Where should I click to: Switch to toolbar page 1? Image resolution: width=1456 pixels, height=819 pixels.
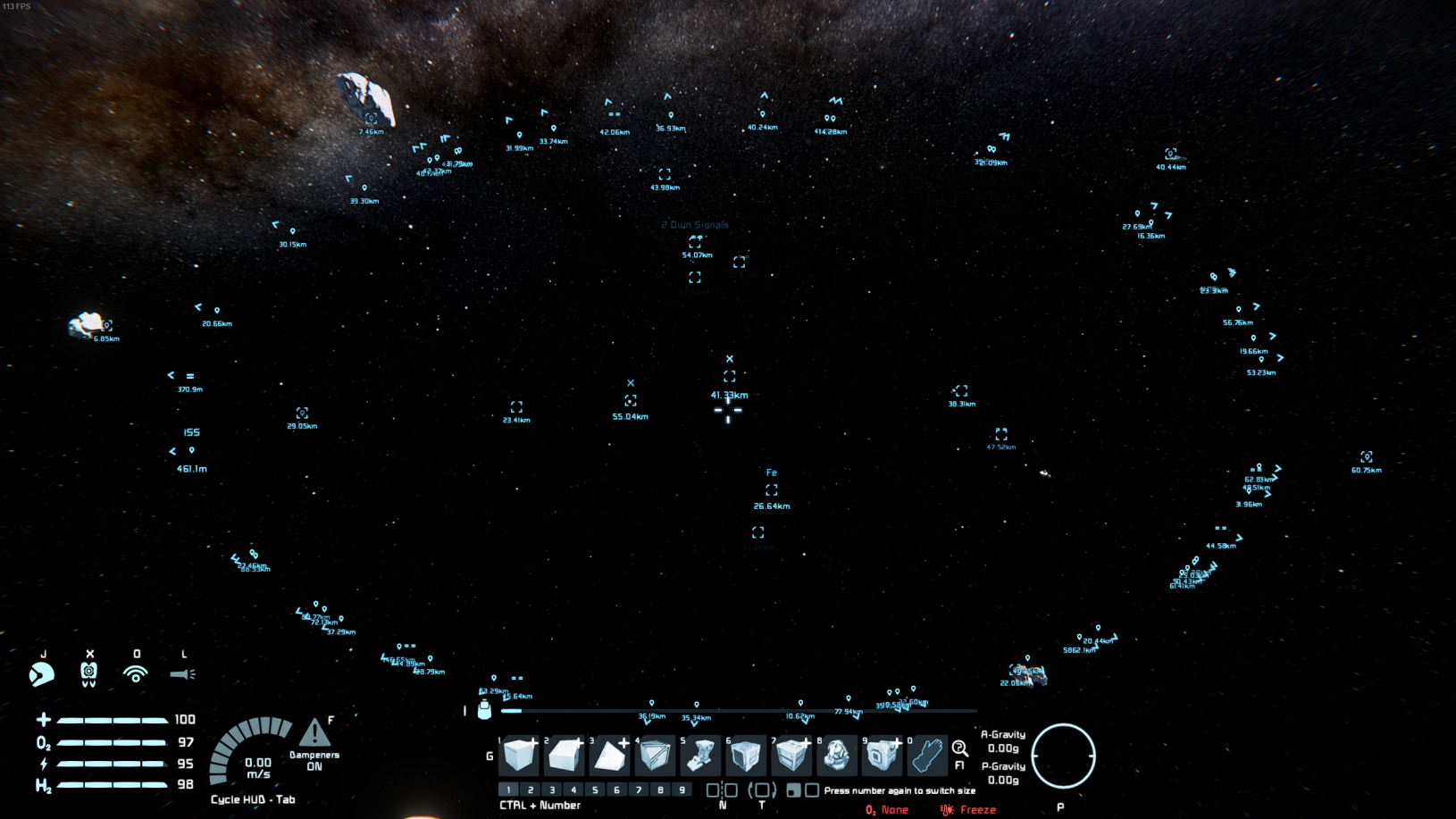[x=508, y=790]
